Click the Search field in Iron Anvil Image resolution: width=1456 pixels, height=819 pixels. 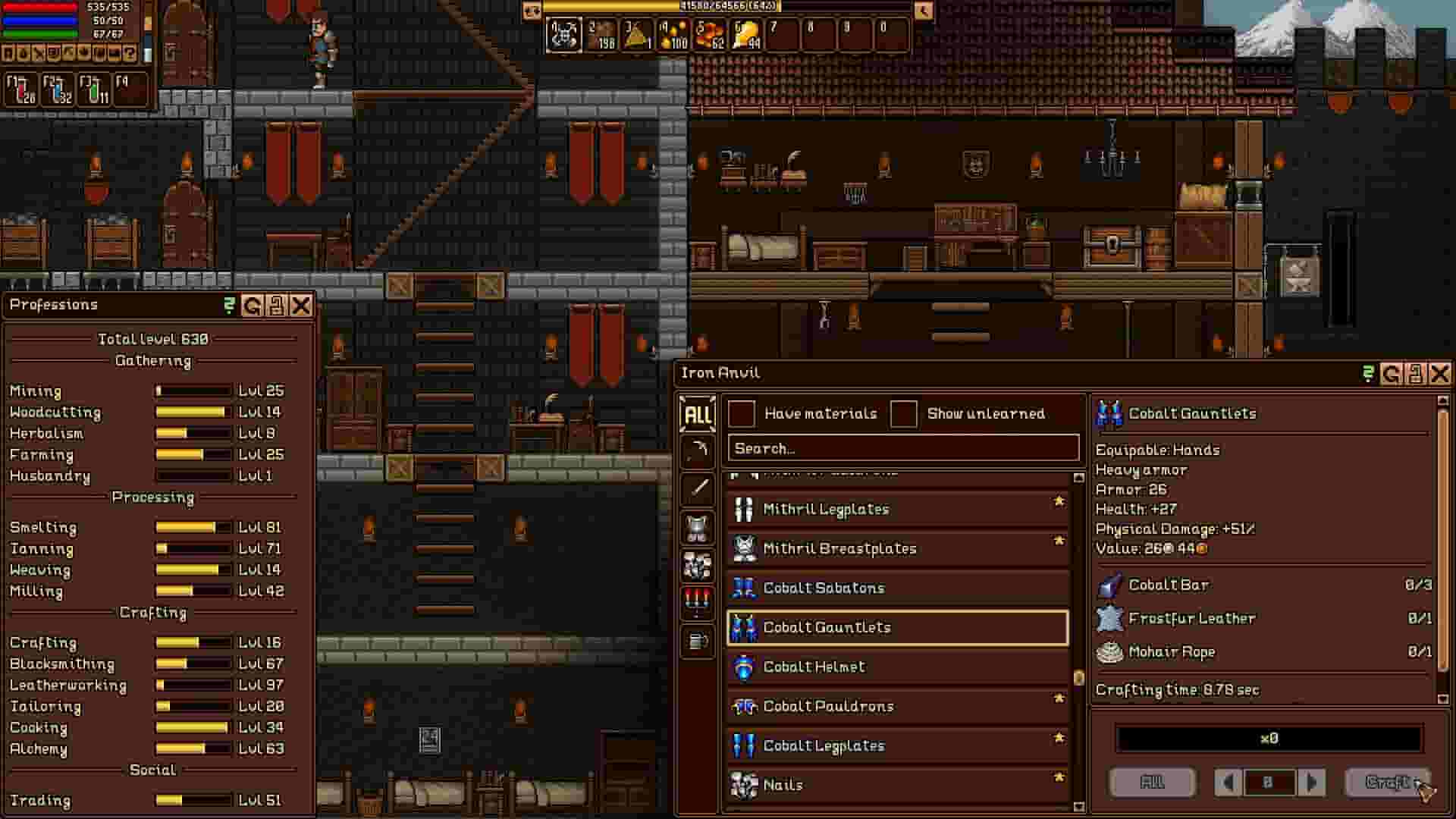[902, 448]
